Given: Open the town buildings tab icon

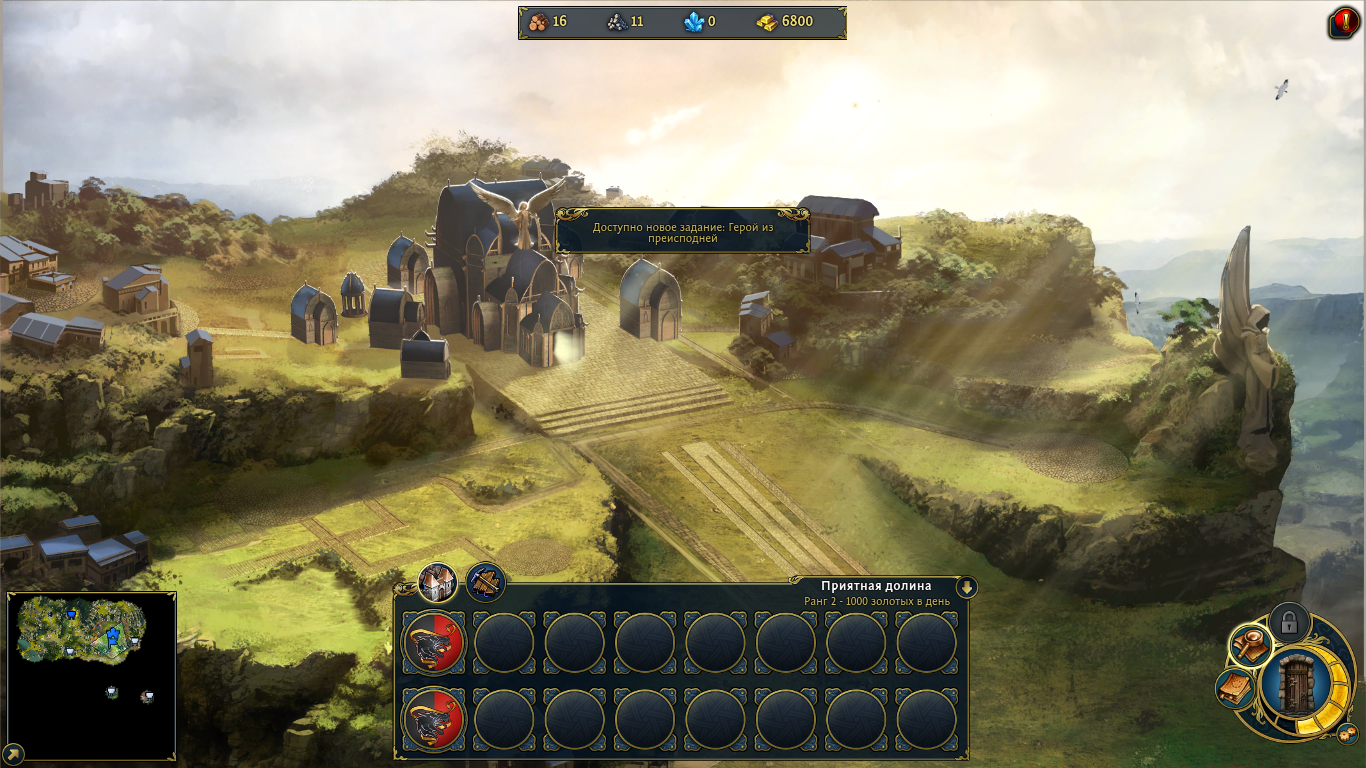Looking at the screenshot, I should (x=437, y=581).
